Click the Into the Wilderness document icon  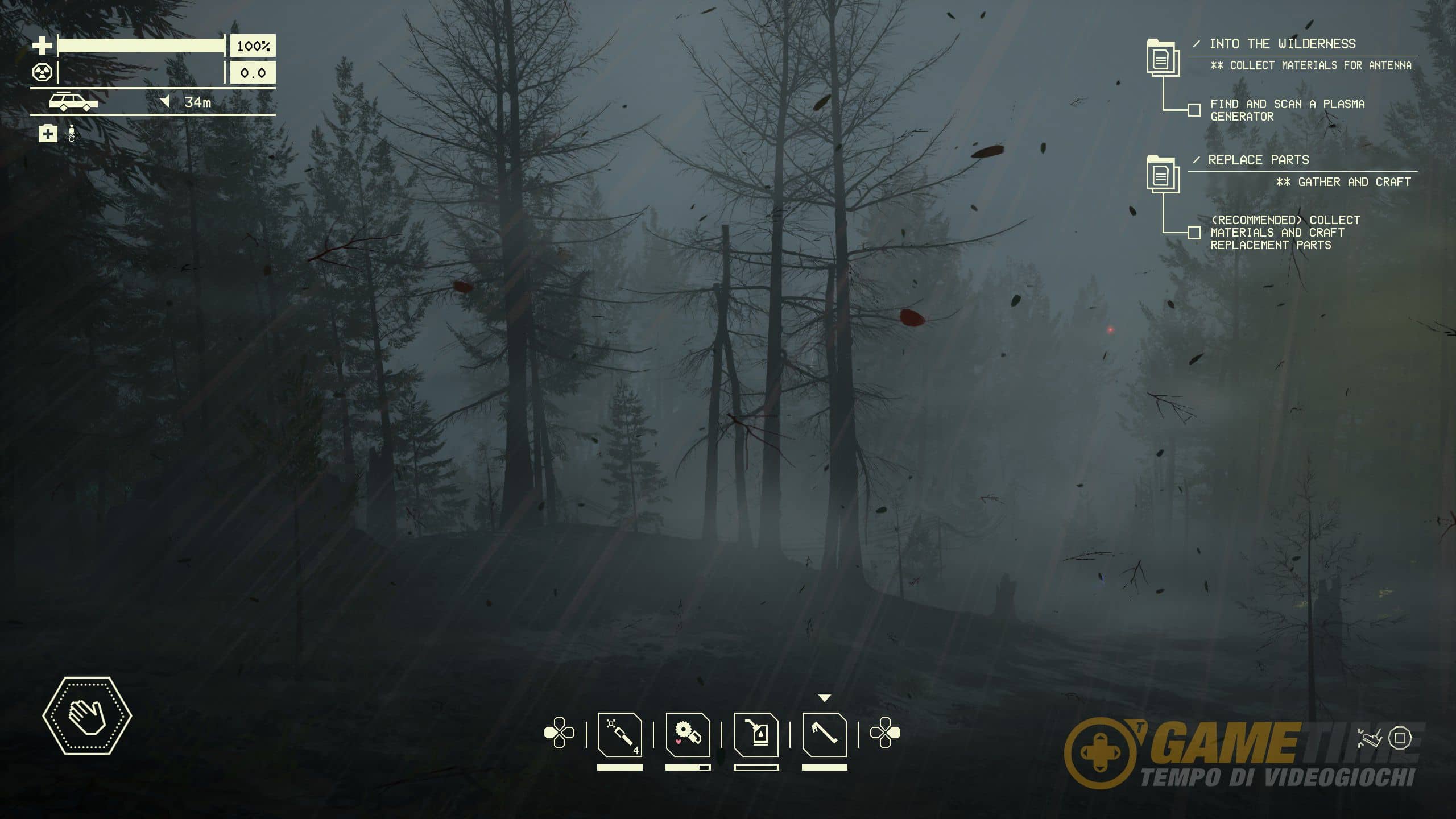(1162, 57)
